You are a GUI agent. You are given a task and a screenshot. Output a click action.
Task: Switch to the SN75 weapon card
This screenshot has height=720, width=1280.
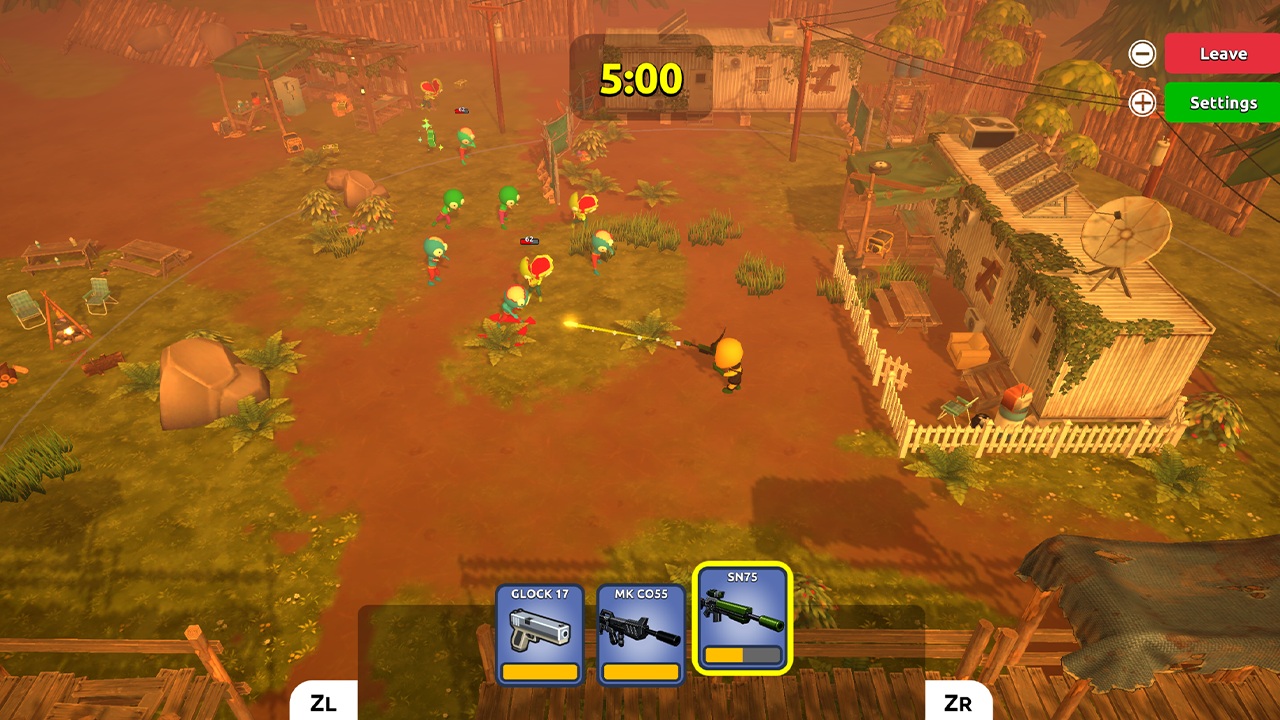click(740, 618)
